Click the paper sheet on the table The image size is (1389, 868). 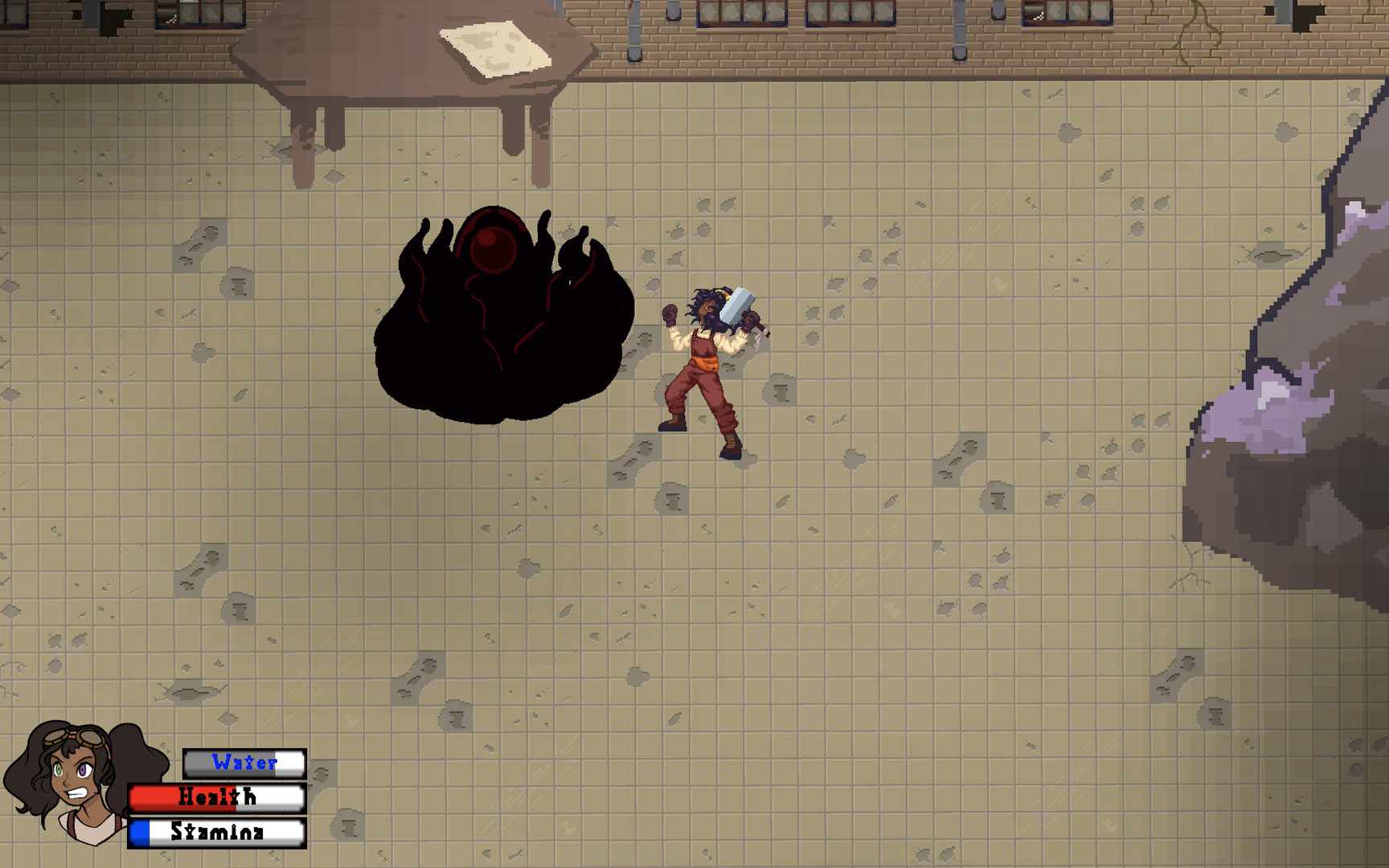pyautogui.click(x=494, y=48)
